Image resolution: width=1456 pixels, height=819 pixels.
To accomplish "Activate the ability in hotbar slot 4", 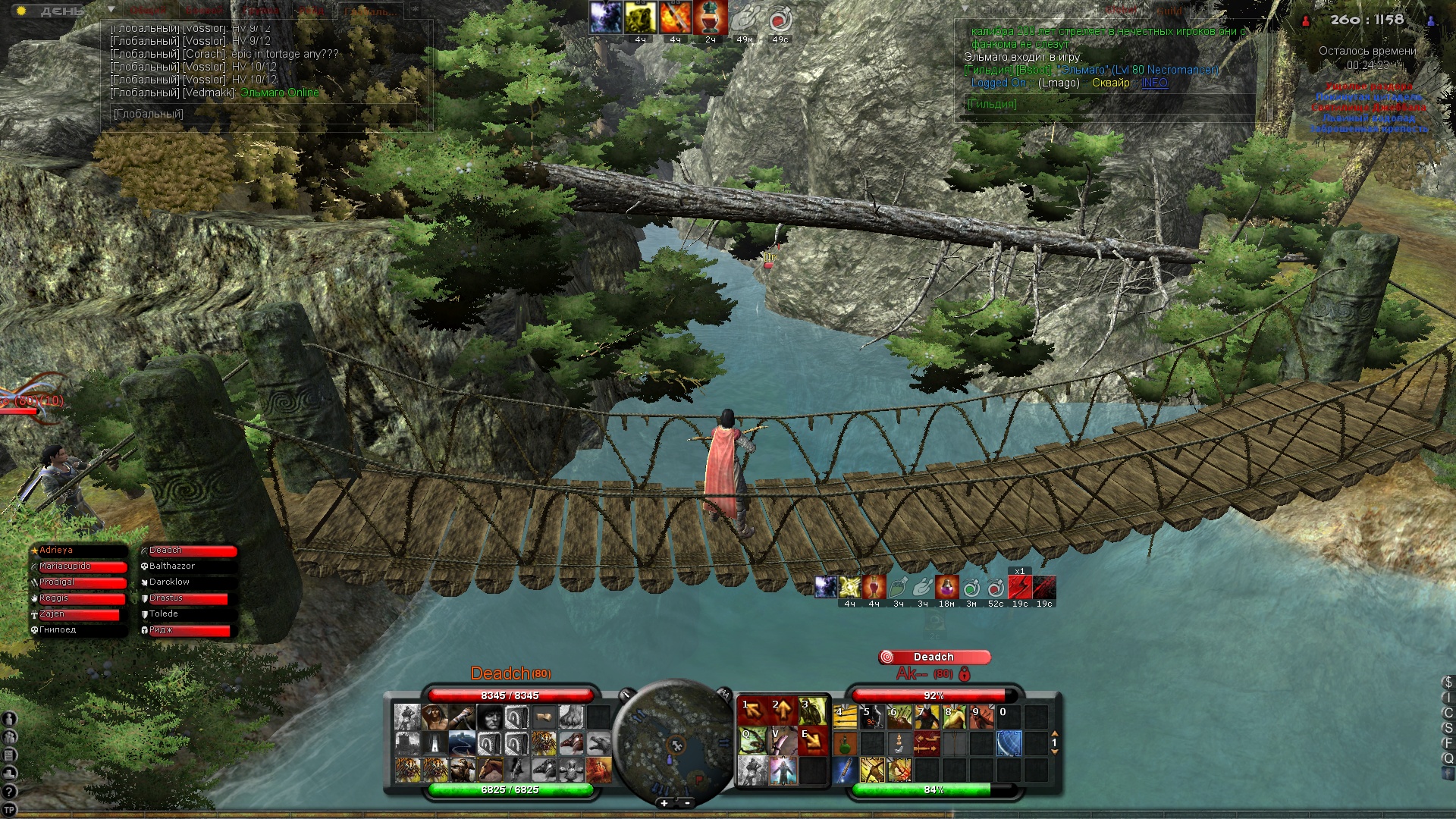I will 845,717.
